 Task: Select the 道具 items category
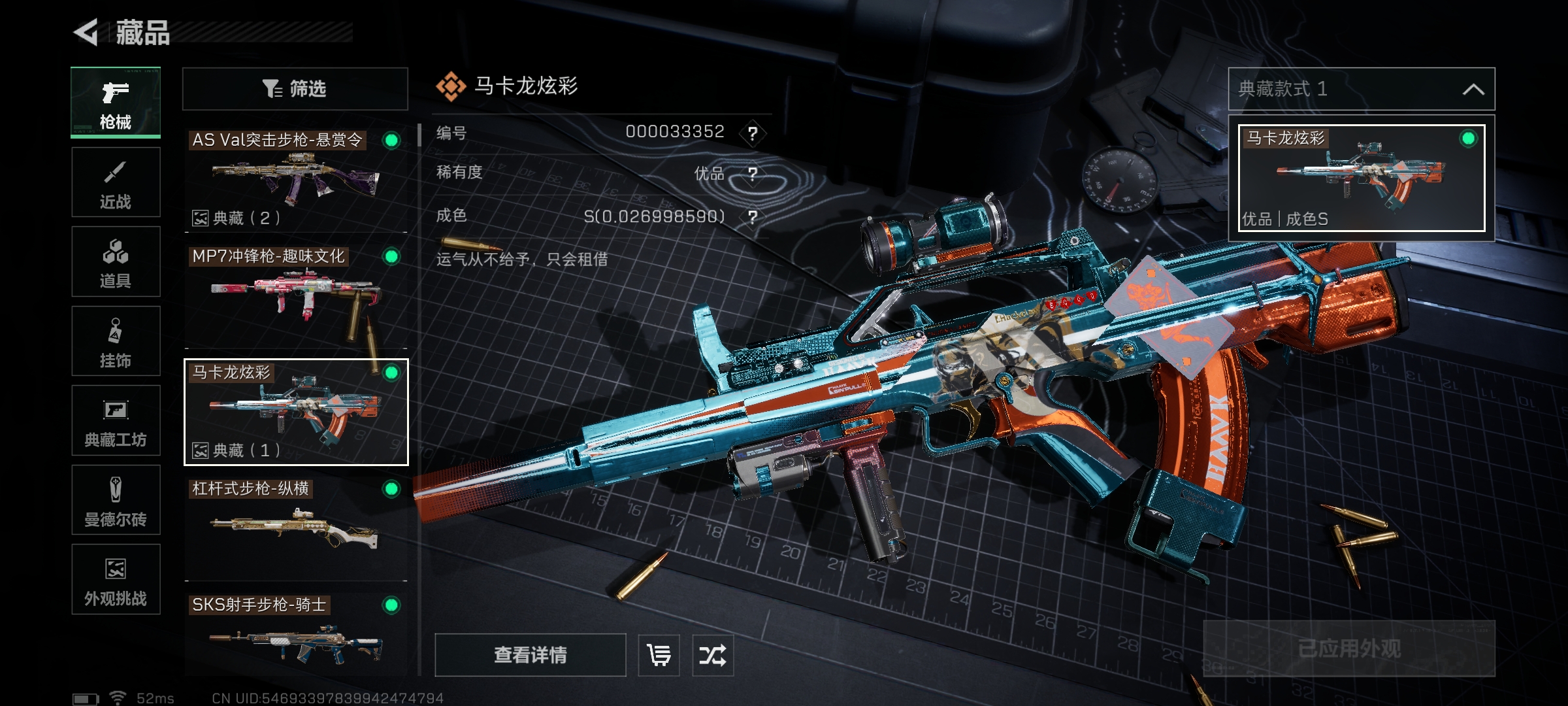(x=116, y=261)
